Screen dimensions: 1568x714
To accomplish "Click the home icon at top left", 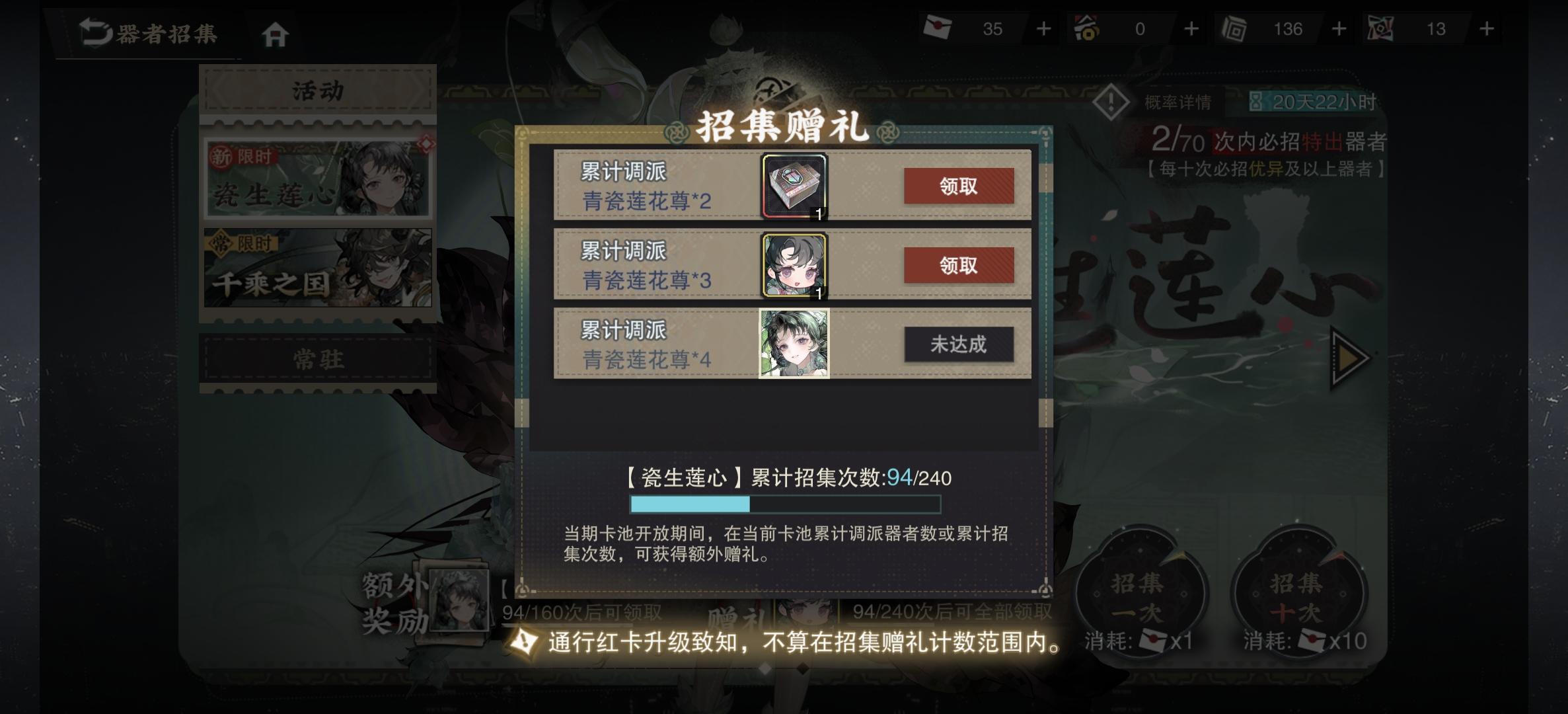I will 277,32.
